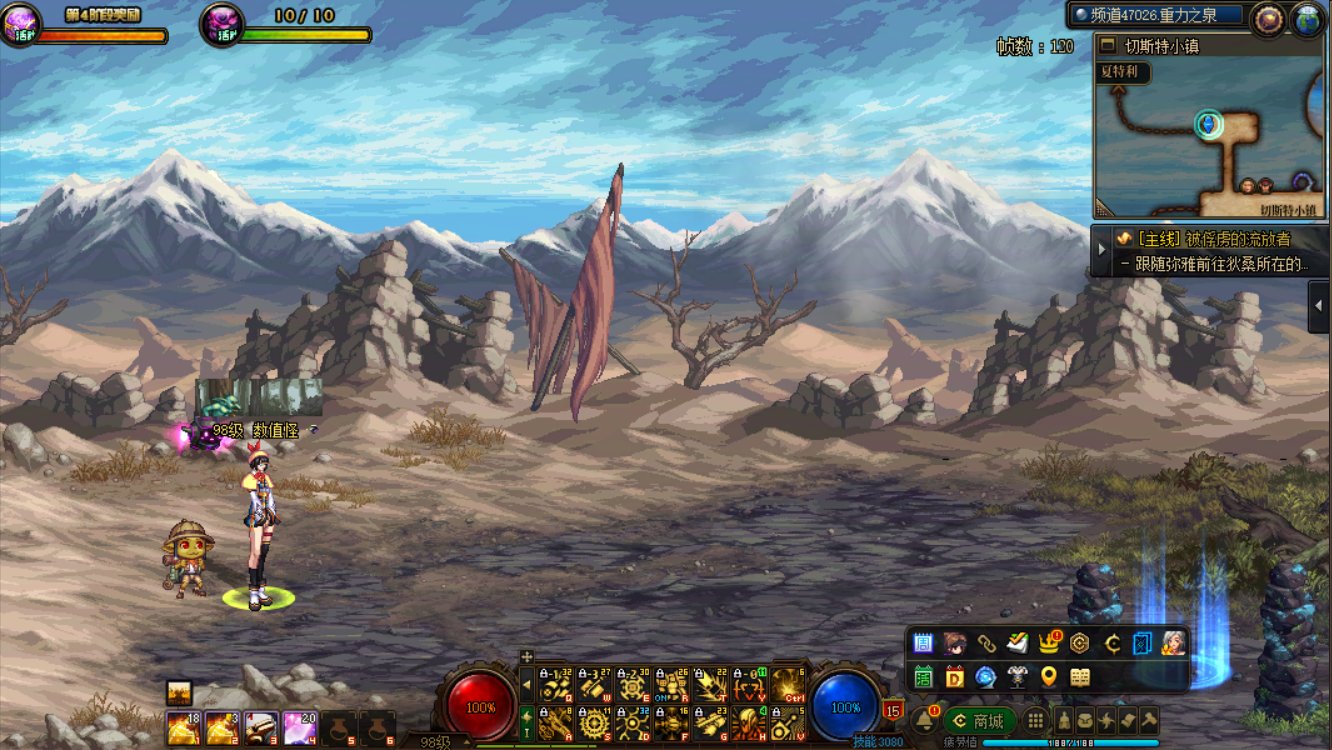Click the gold crown icon
Viewport: 1332px width, 750px height.
point(1049,643)
